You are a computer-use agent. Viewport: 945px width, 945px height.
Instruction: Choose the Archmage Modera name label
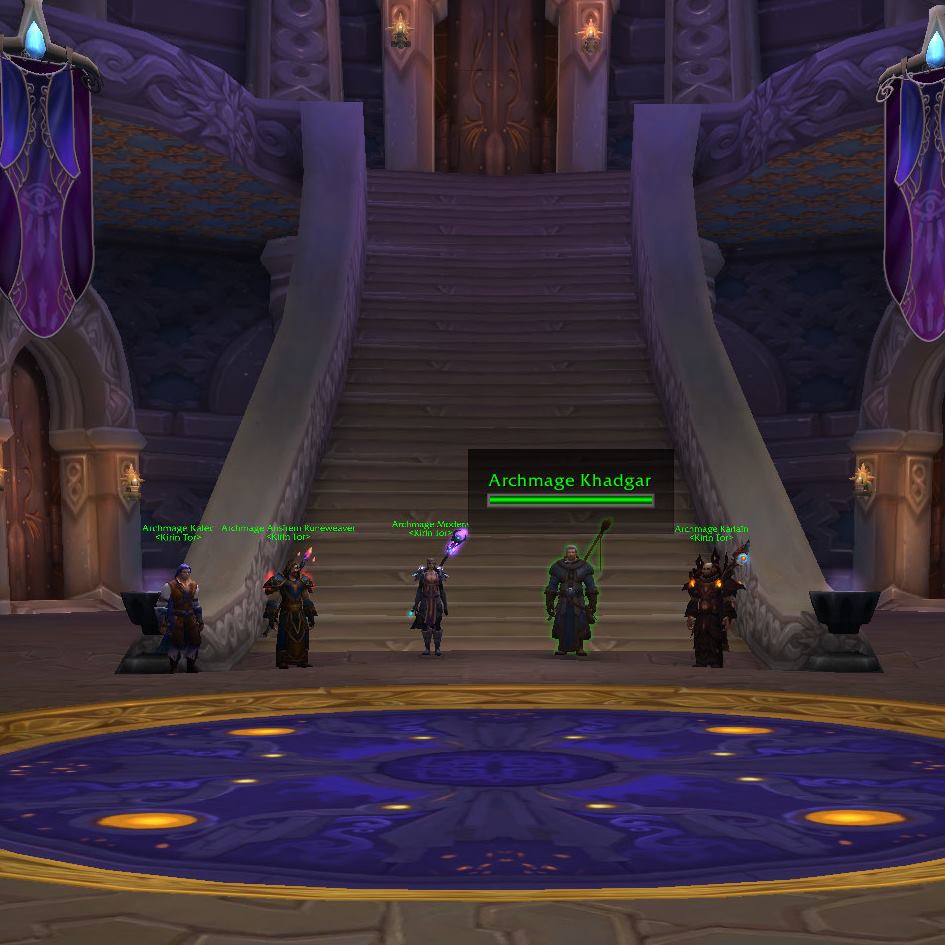click(430, 525)
